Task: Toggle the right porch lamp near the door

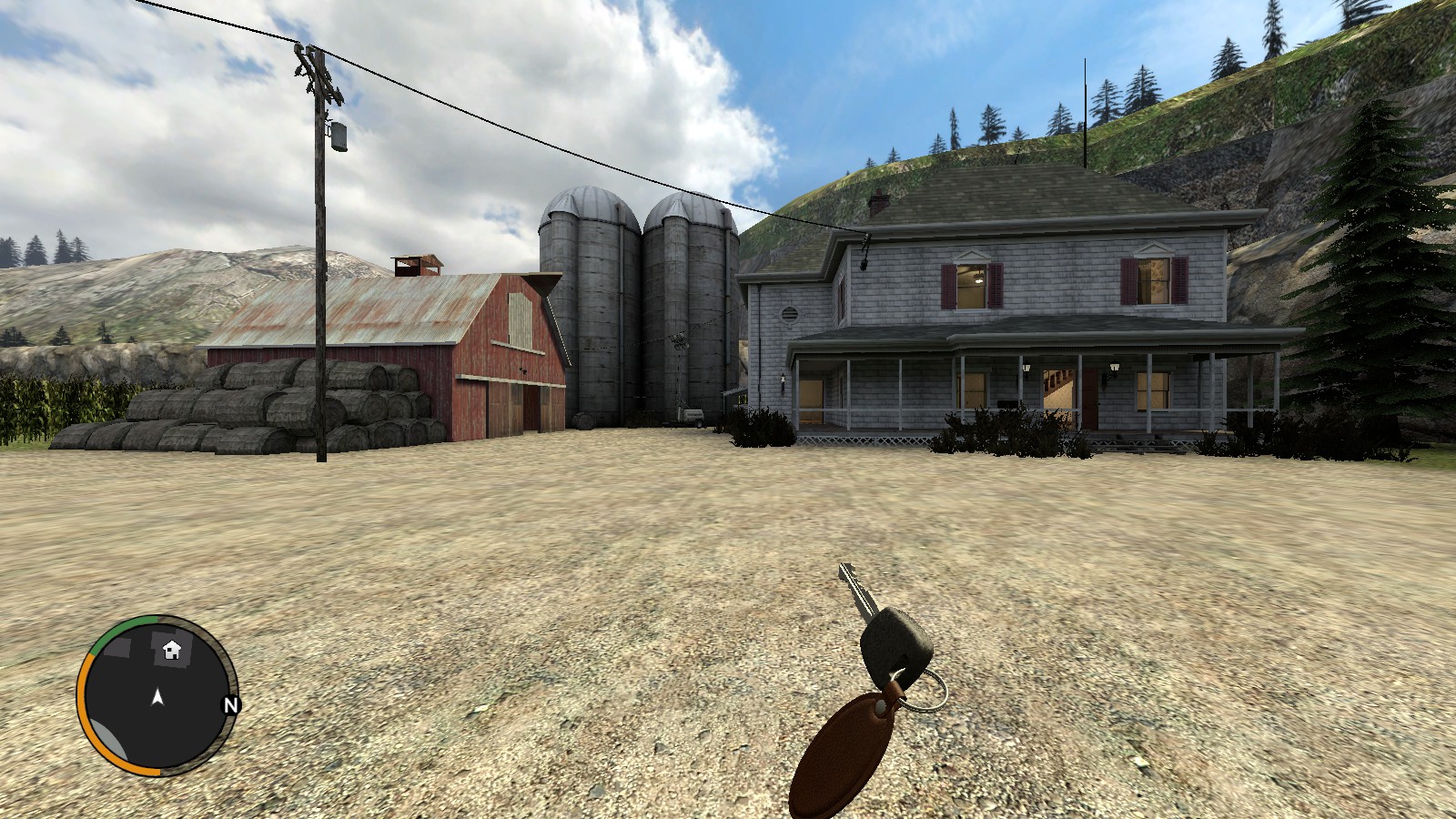Action: (x=1114, y=367)
